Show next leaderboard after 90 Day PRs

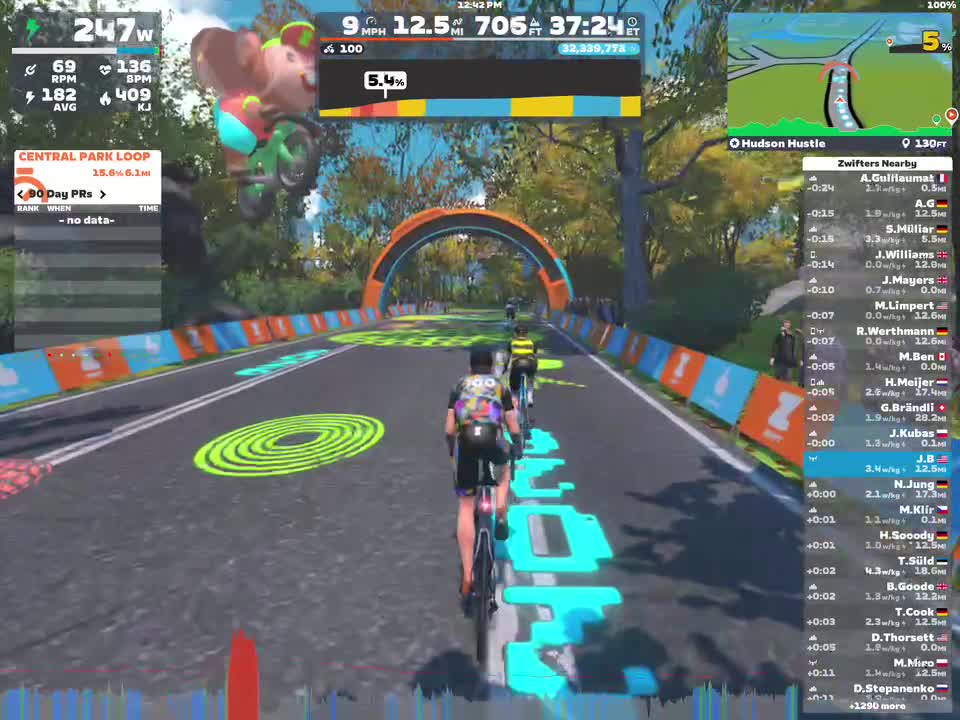101,194
